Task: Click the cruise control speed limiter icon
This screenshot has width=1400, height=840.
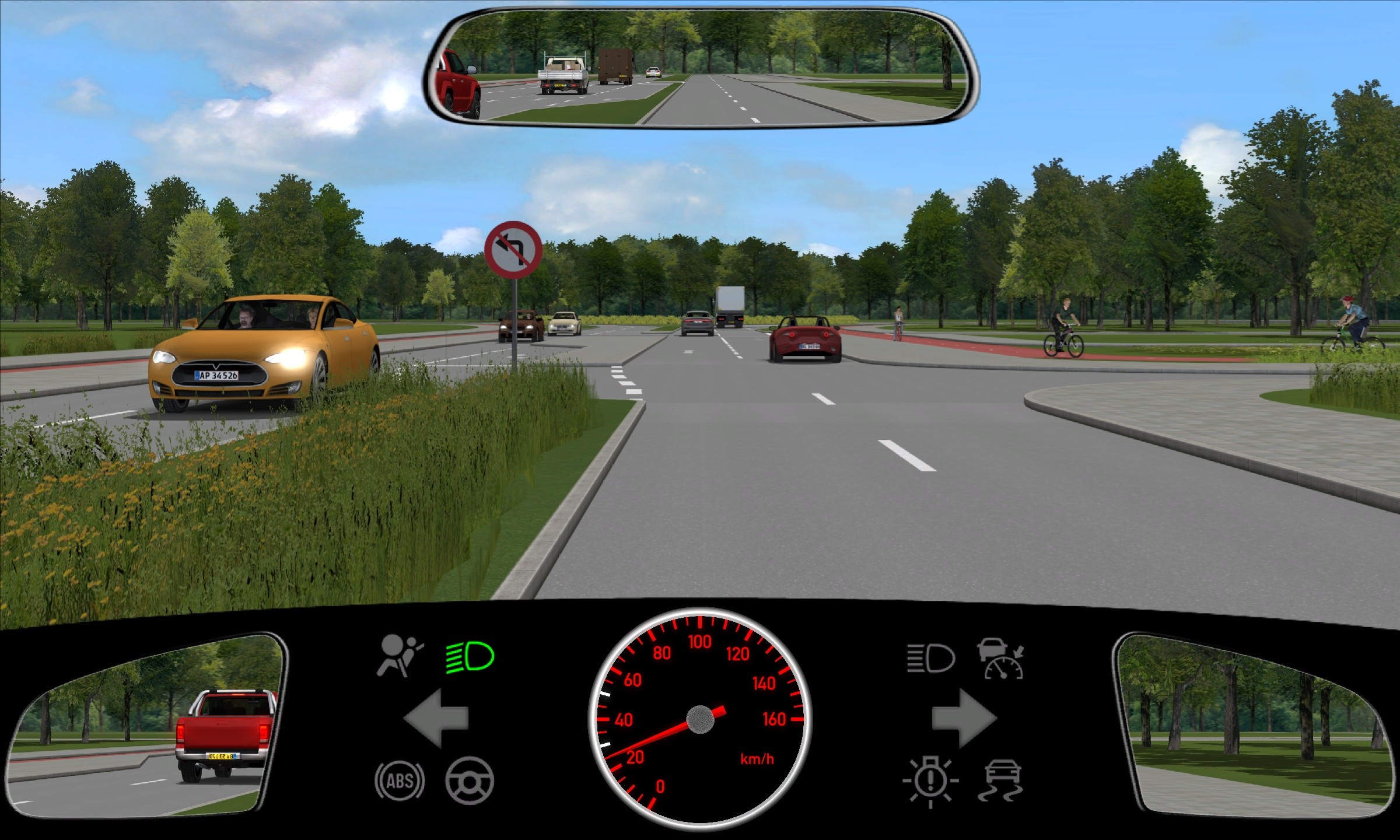Action: [x=1002, y=659]
